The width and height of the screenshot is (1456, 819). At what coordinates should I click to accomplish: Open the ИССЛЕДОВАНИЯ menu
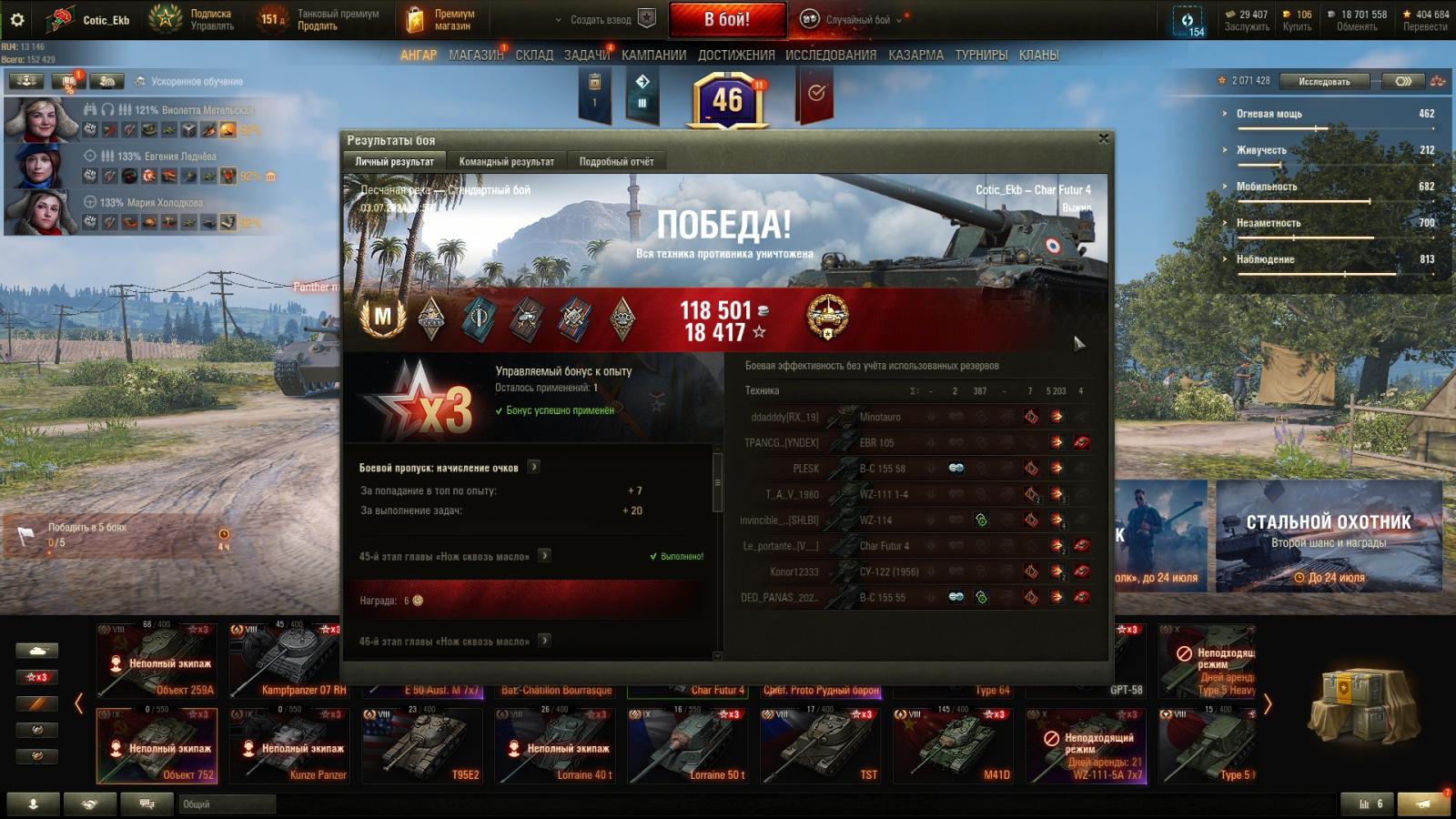(x=830, y=56)
